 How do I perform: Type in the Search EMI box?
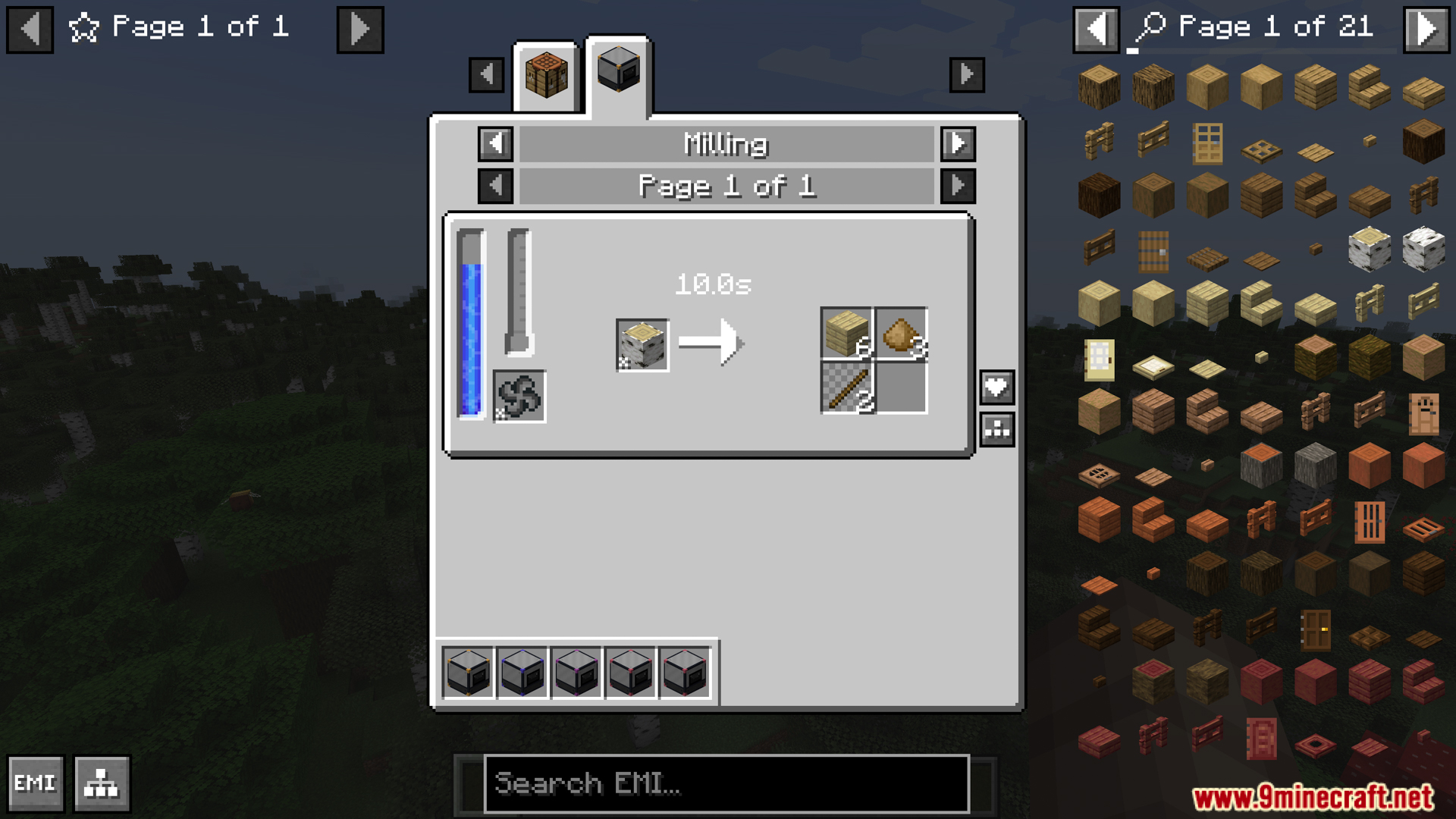pyautogui.click(x=726, y=783)
